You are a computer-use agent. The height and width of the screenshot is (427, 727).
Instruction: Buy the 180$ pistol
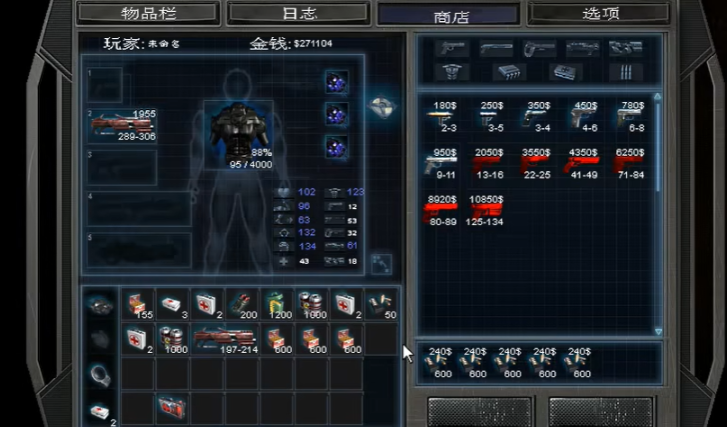[x=443, y=117]
